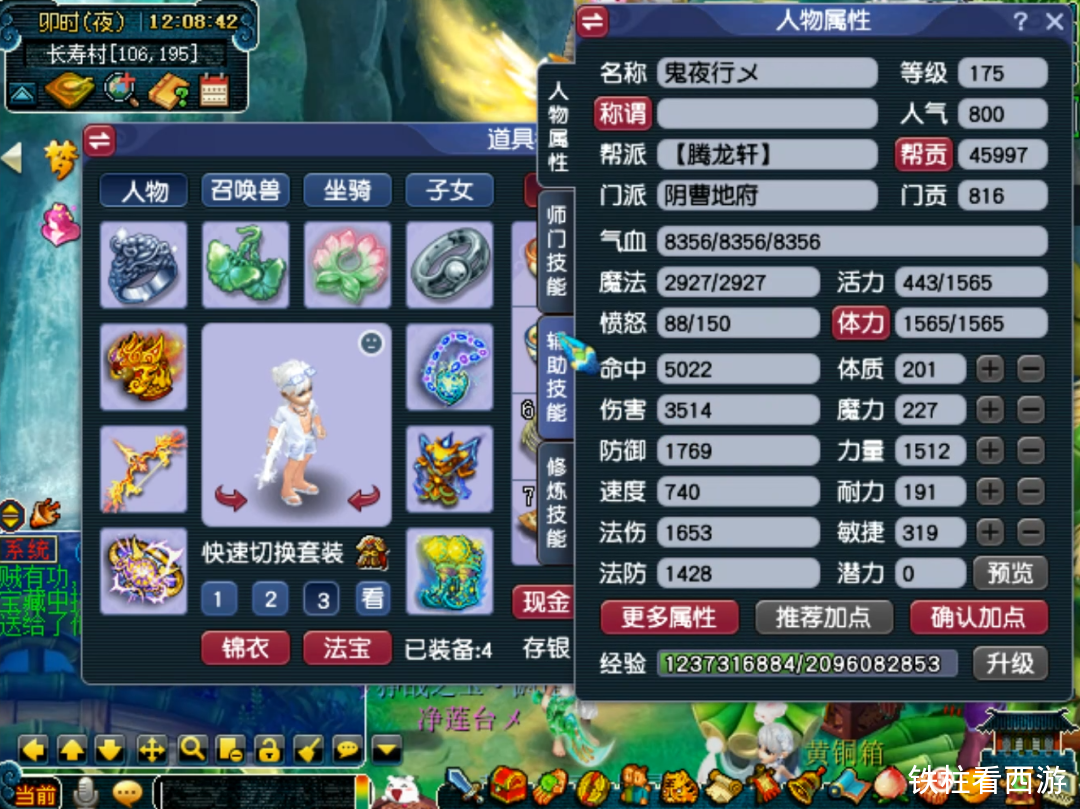Open the 法宝 magic treasure panel
The width and height of the screenshot is (1080, 809).
pyautogui.click(x=348, y=648)
